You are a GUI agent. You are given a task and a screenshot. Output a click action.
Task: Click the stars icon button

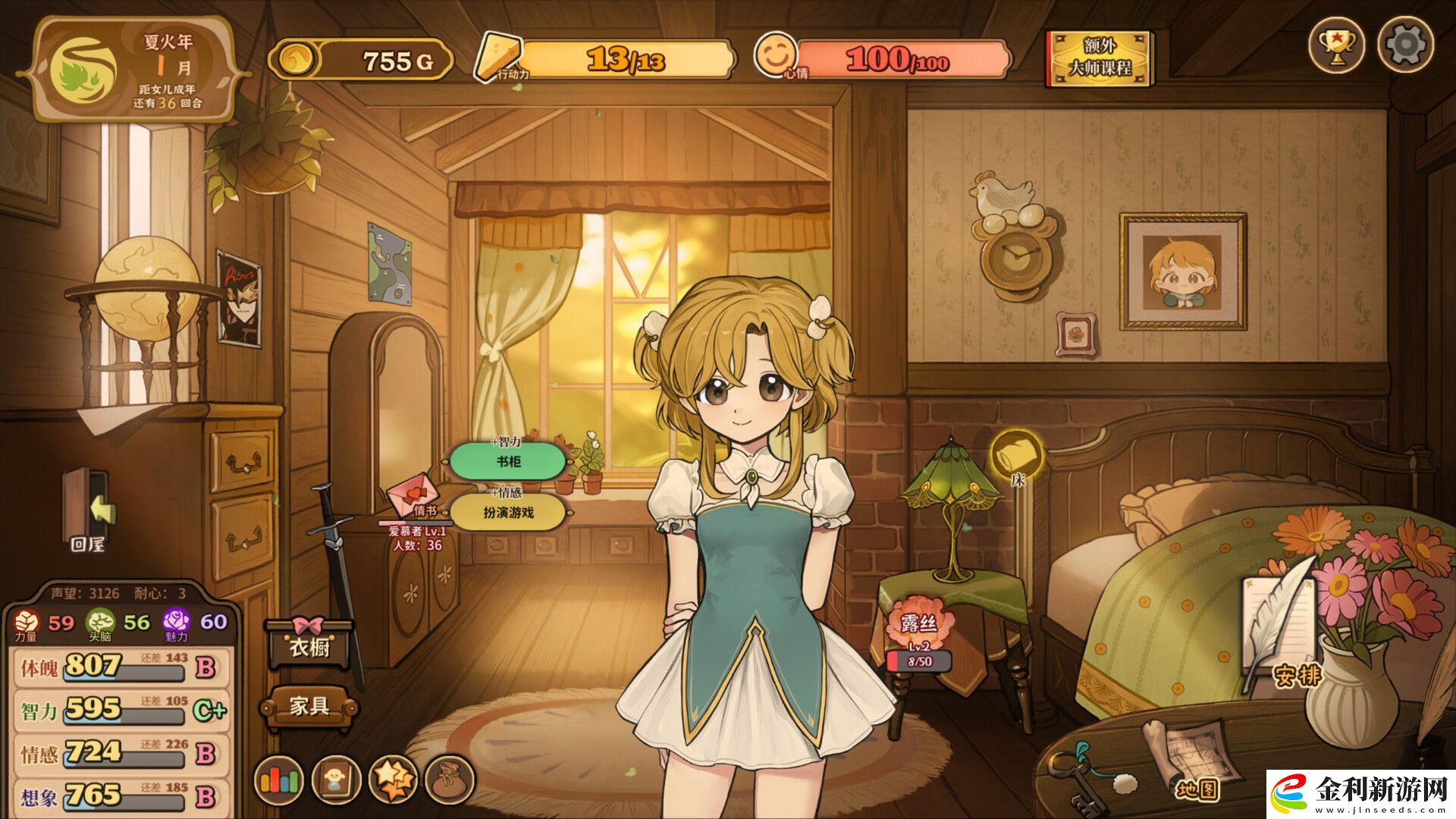coord(393,780)
